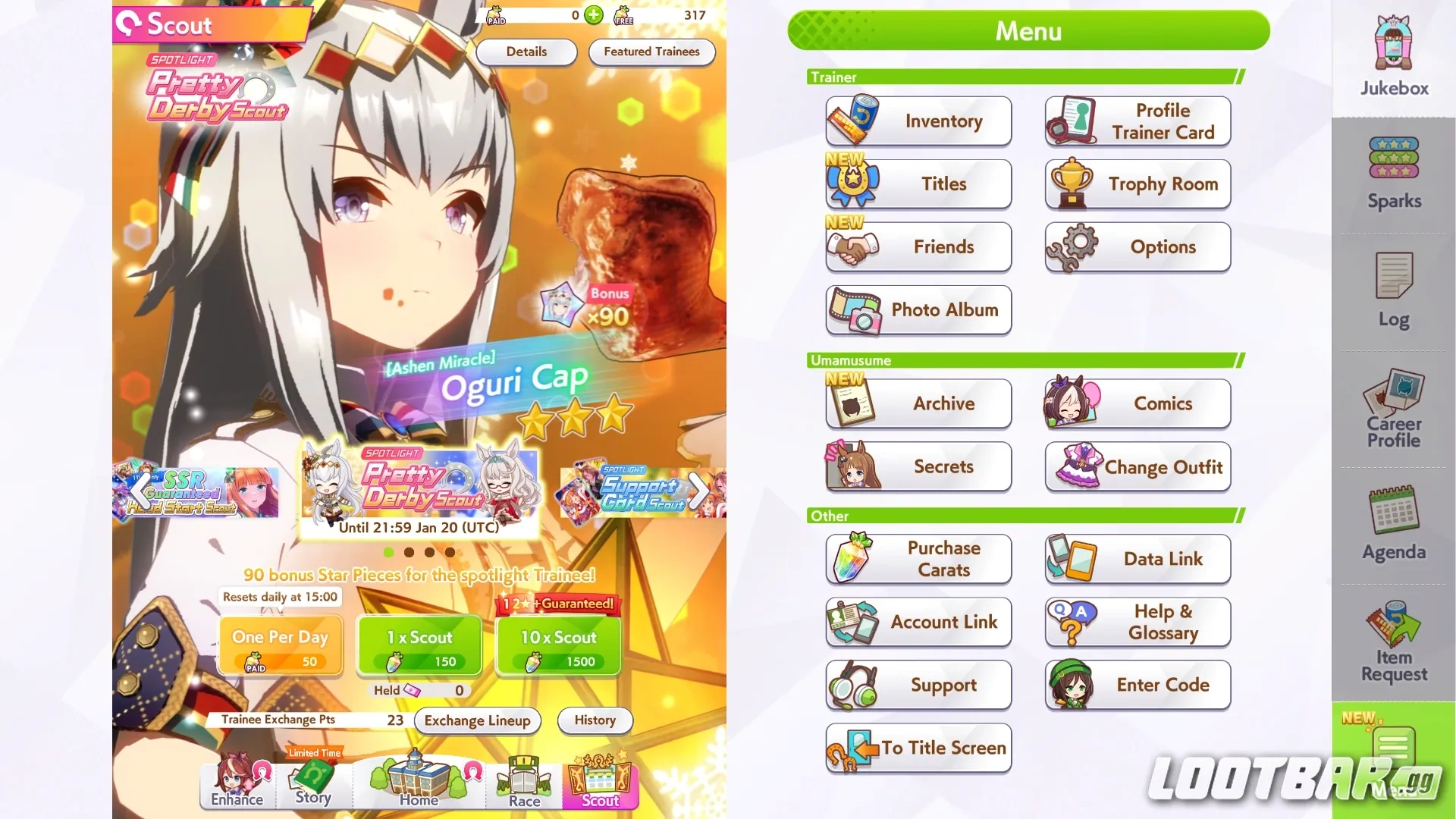Screen dimensions: 1456x819
Task: Open the Jukebox panel
Action: pos(1392,53)
